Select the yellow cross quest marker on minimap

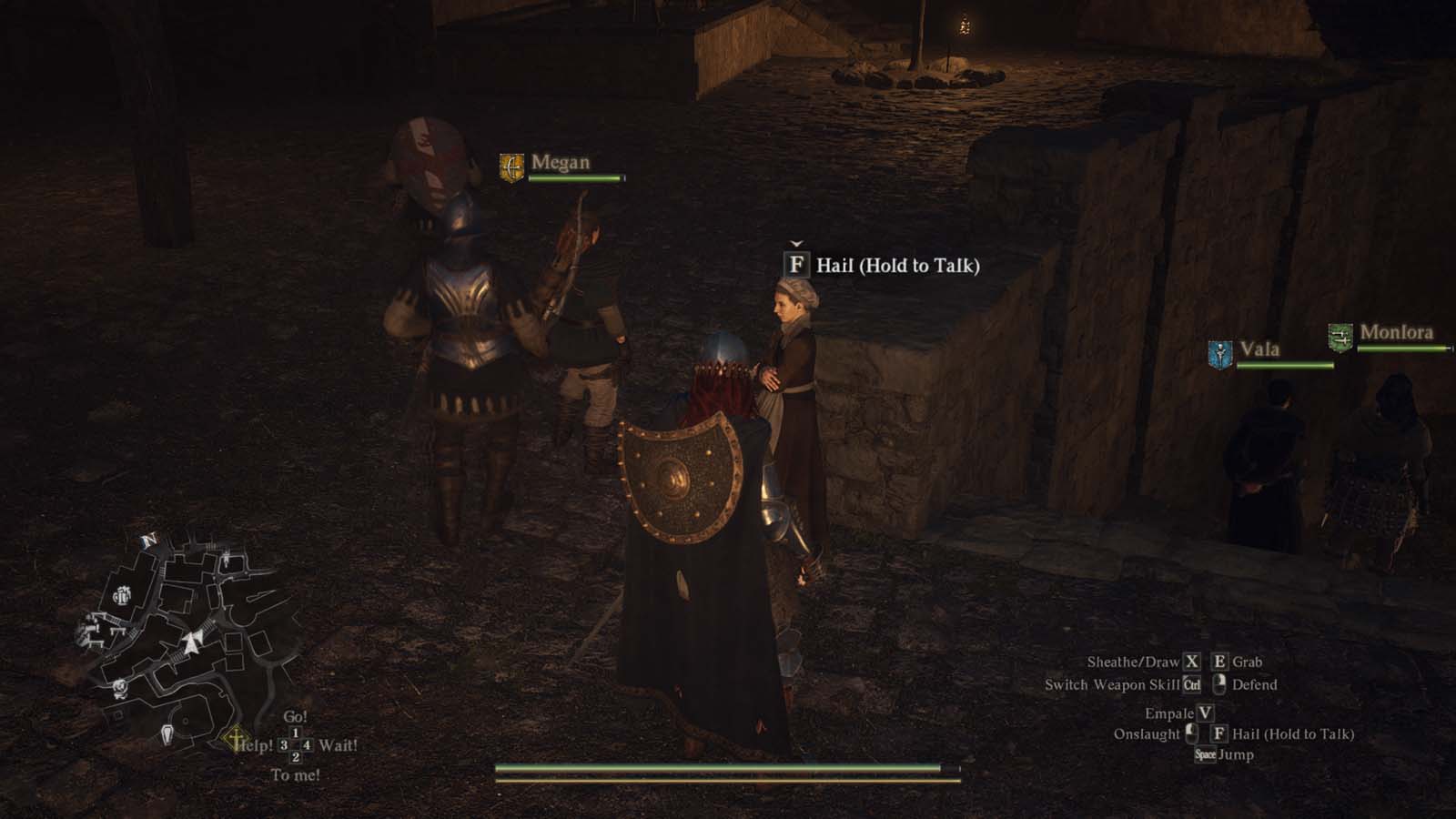coord(235,739)
